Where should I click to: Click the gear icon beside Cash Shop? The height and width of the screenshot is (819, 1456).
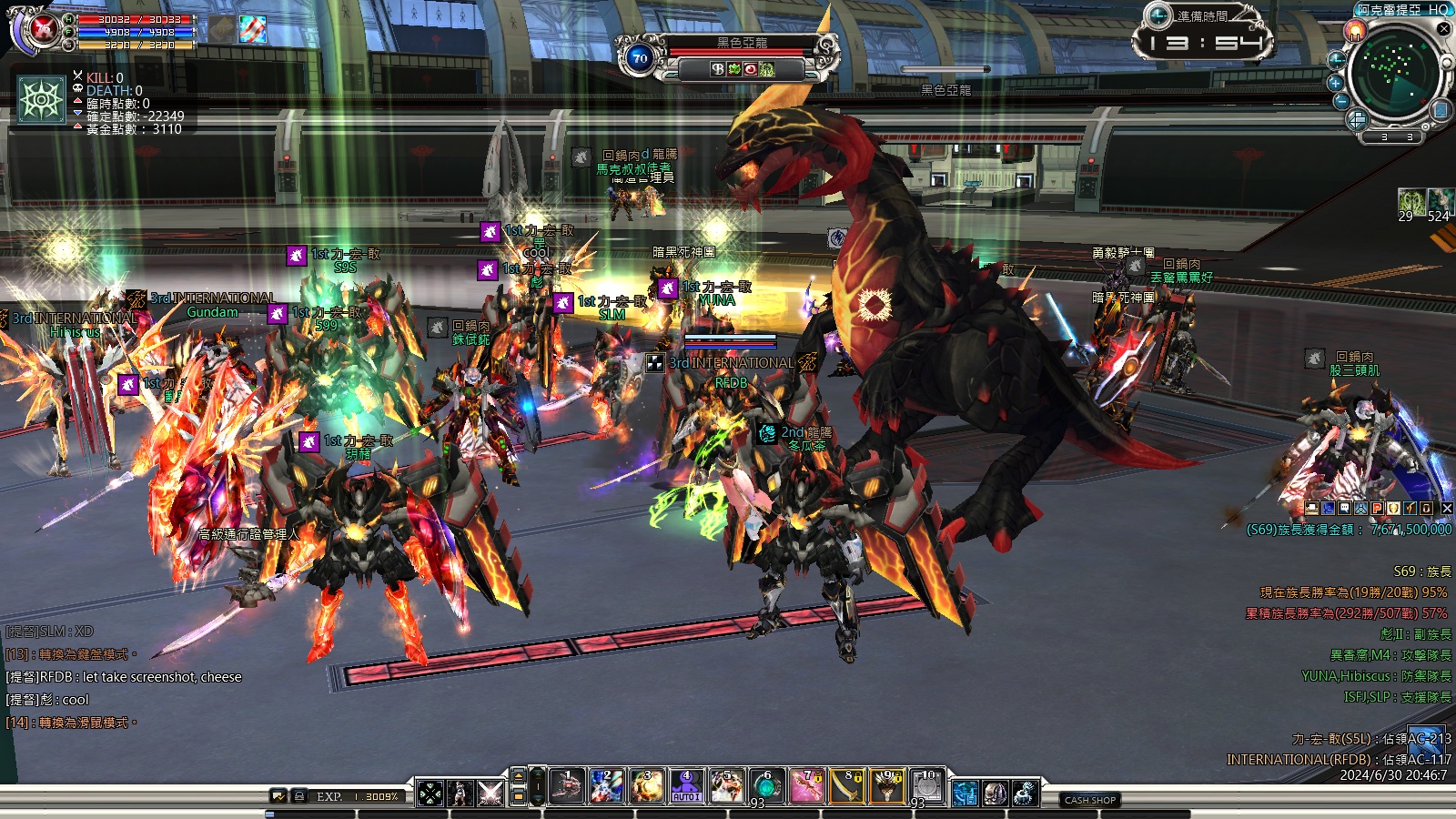click(1026, 793)
